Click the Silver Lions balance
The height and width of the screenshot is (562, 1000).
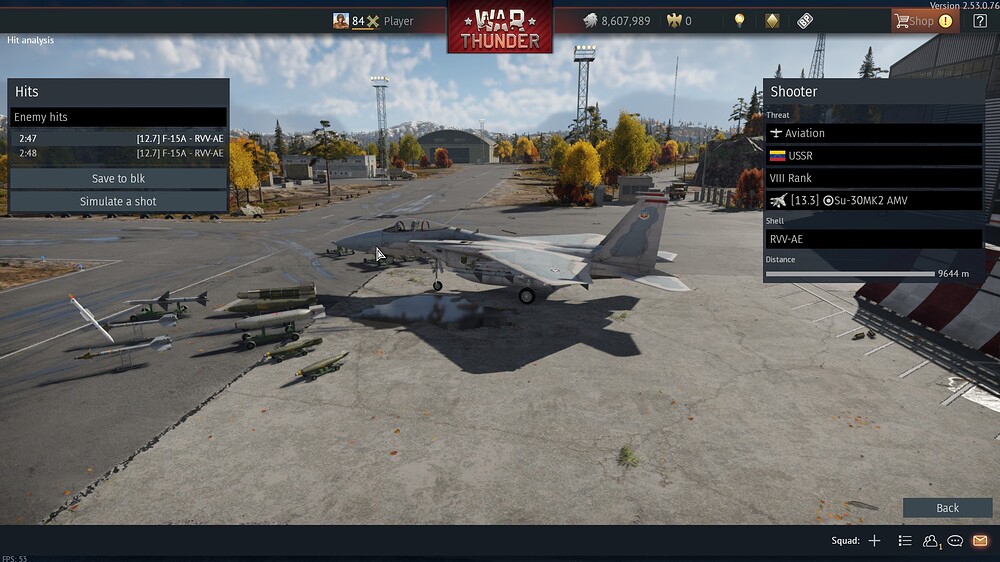[x=616, y=21]
